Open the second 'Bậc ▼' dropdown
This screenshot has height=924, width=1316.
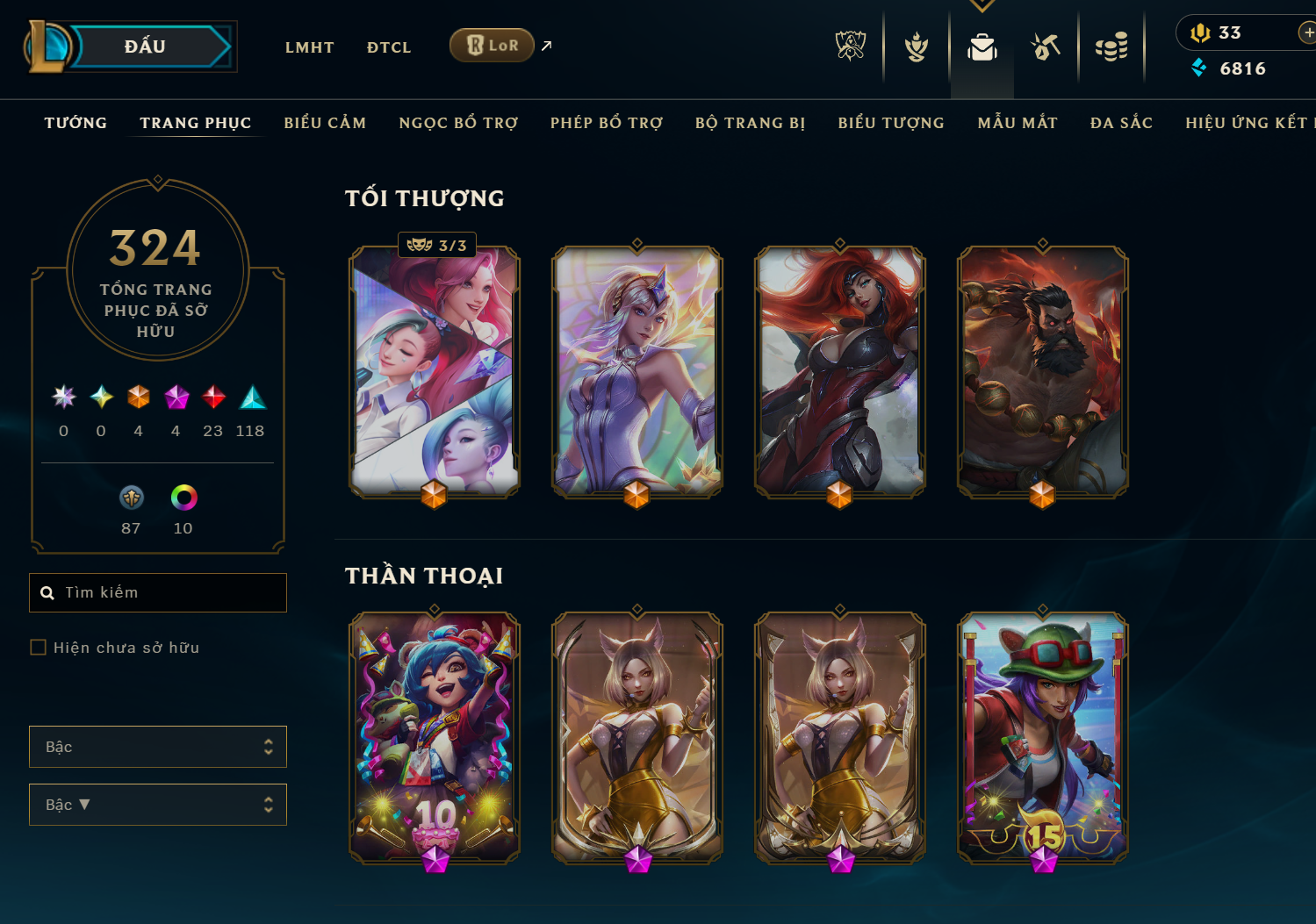pos(158,805)
